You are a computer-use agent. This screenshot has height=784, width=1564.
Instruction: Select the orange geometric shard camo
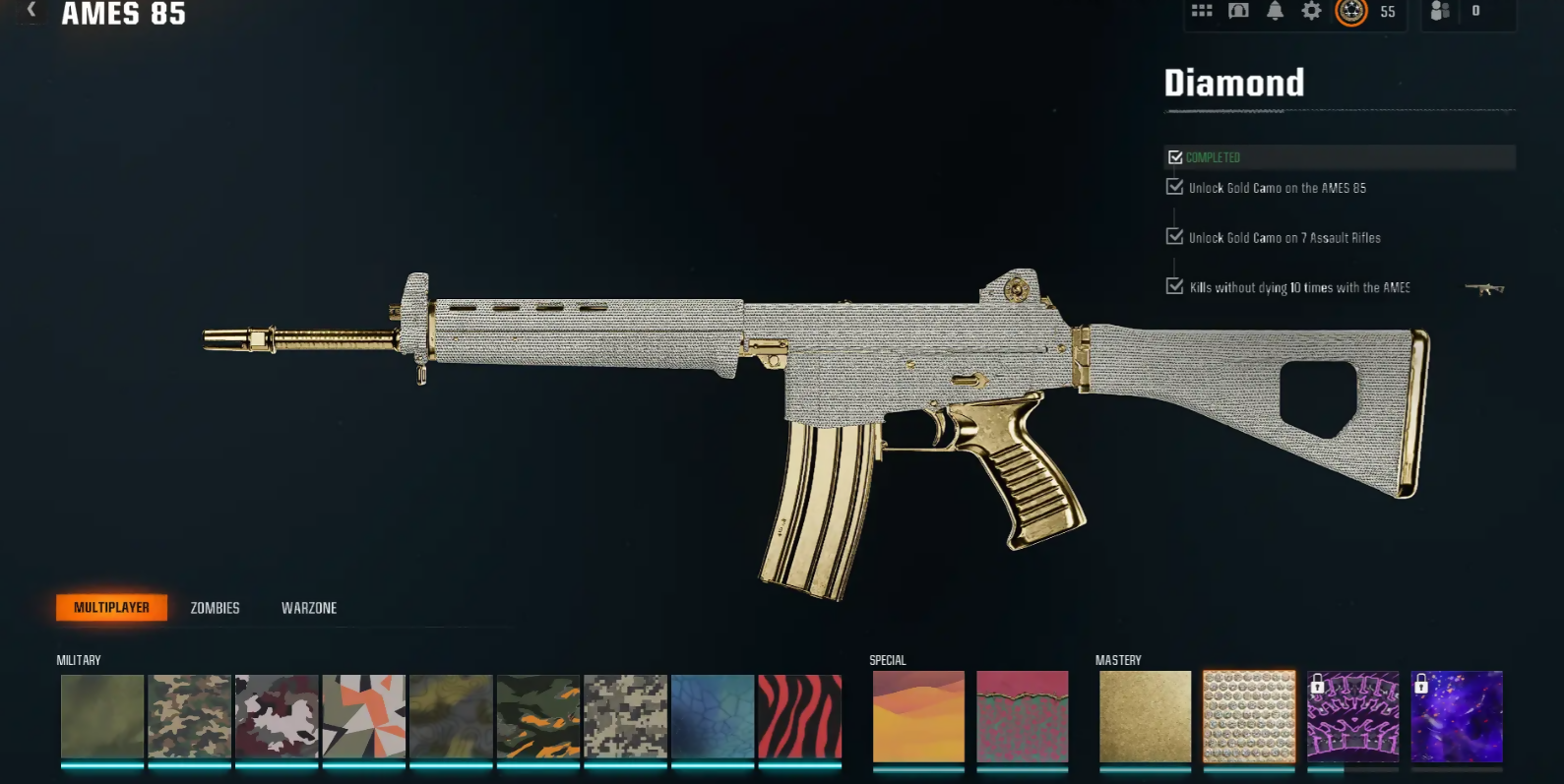tap(364, 716)
